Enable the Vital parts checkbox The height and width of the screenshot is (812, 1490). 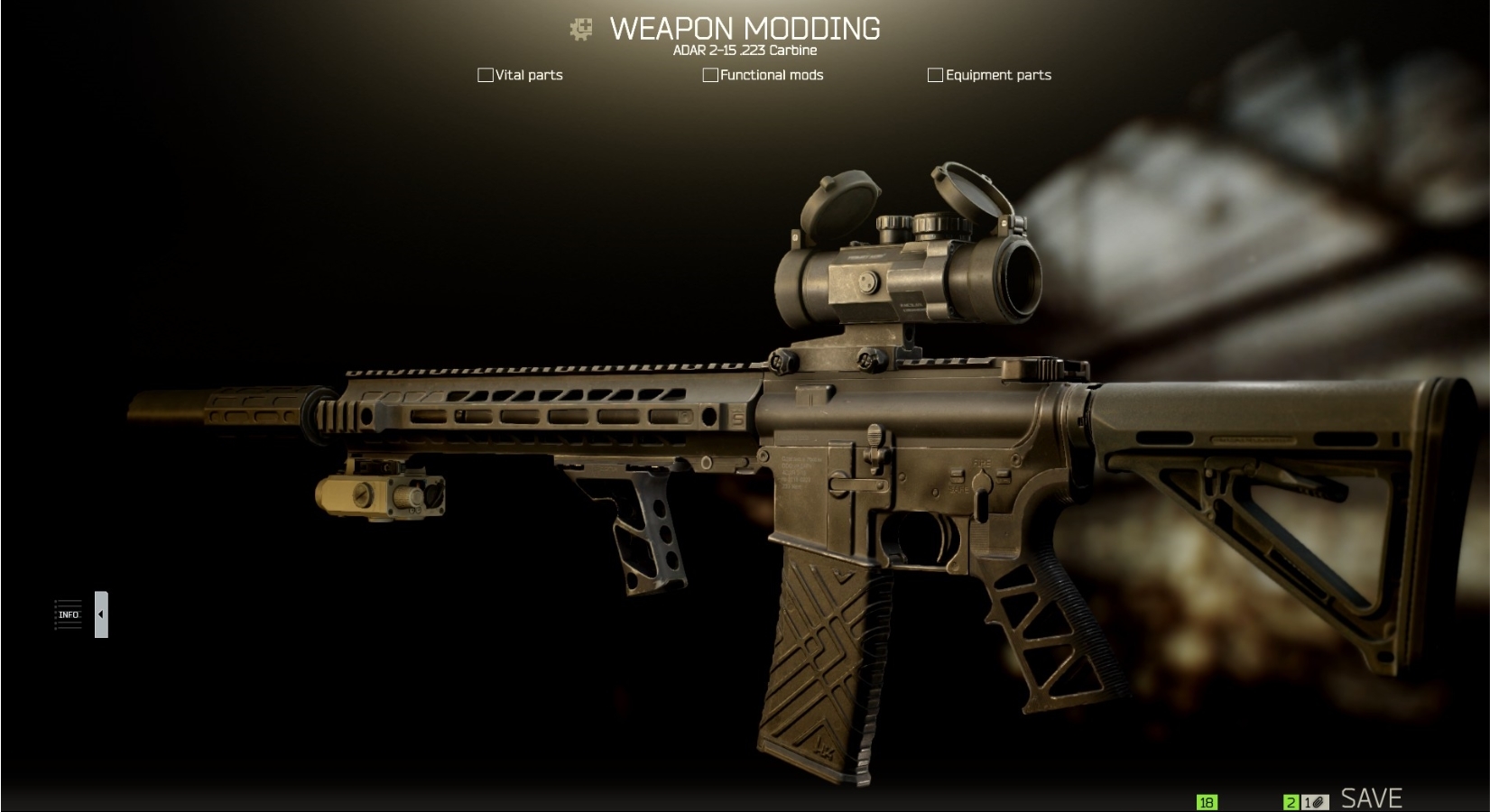click(485, 75)
